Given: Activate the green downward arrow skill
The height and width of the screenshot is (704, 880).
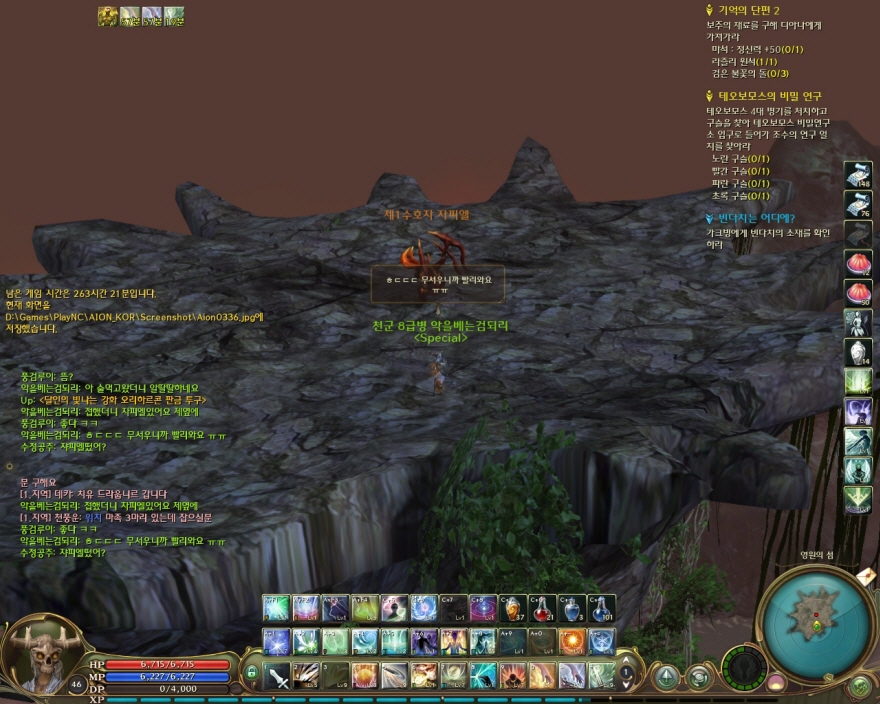Looking at the screenshot, I should tap(858, 499).
